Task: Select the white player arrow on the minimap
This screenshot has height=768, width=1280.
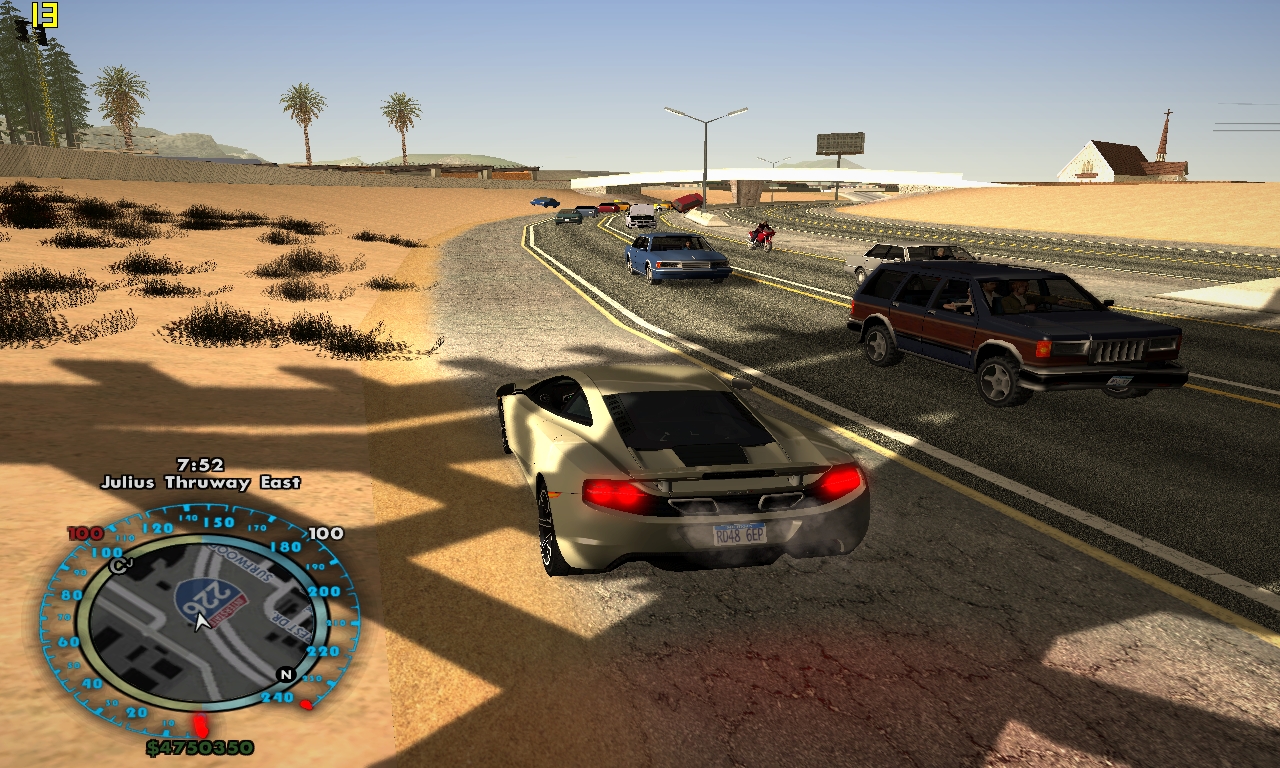Action: [x=201, y=623]
